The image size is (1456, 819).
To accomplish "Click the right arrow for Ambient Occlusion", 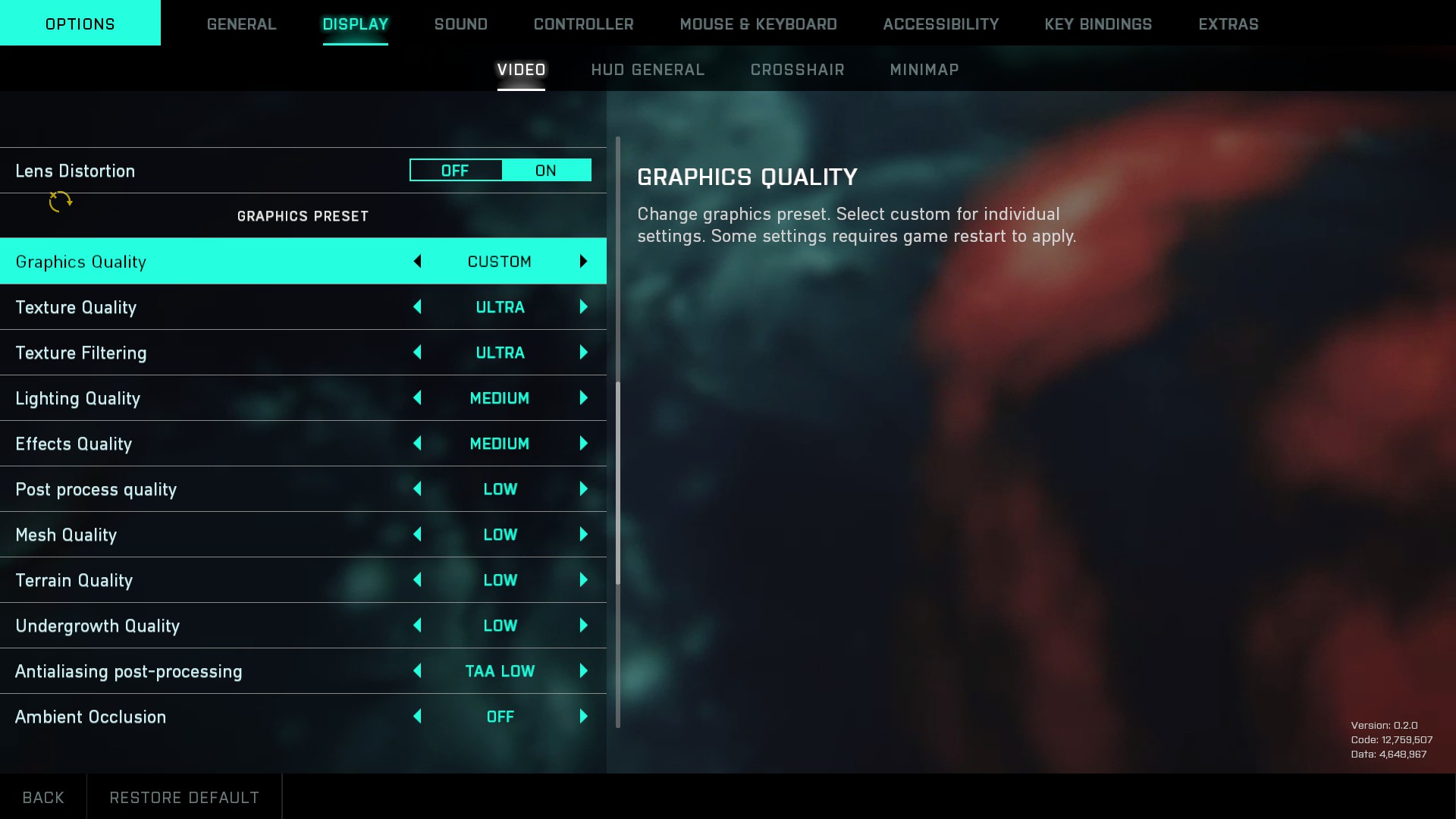I will 583,717.
